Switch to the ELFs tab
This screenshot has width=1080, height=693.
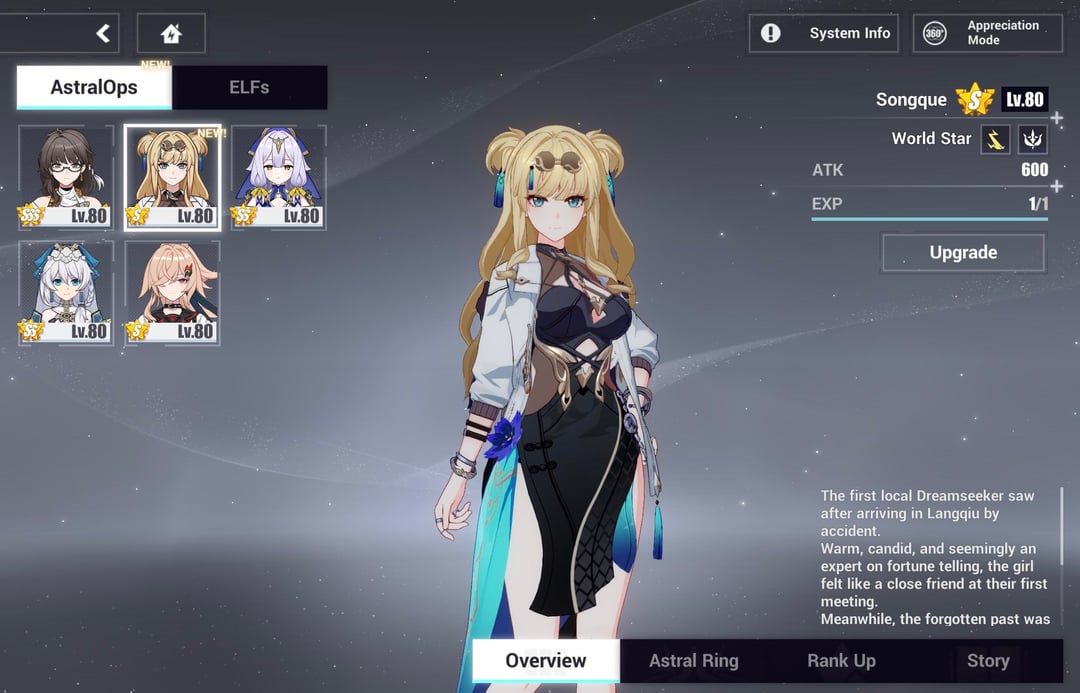click(249, 87)
